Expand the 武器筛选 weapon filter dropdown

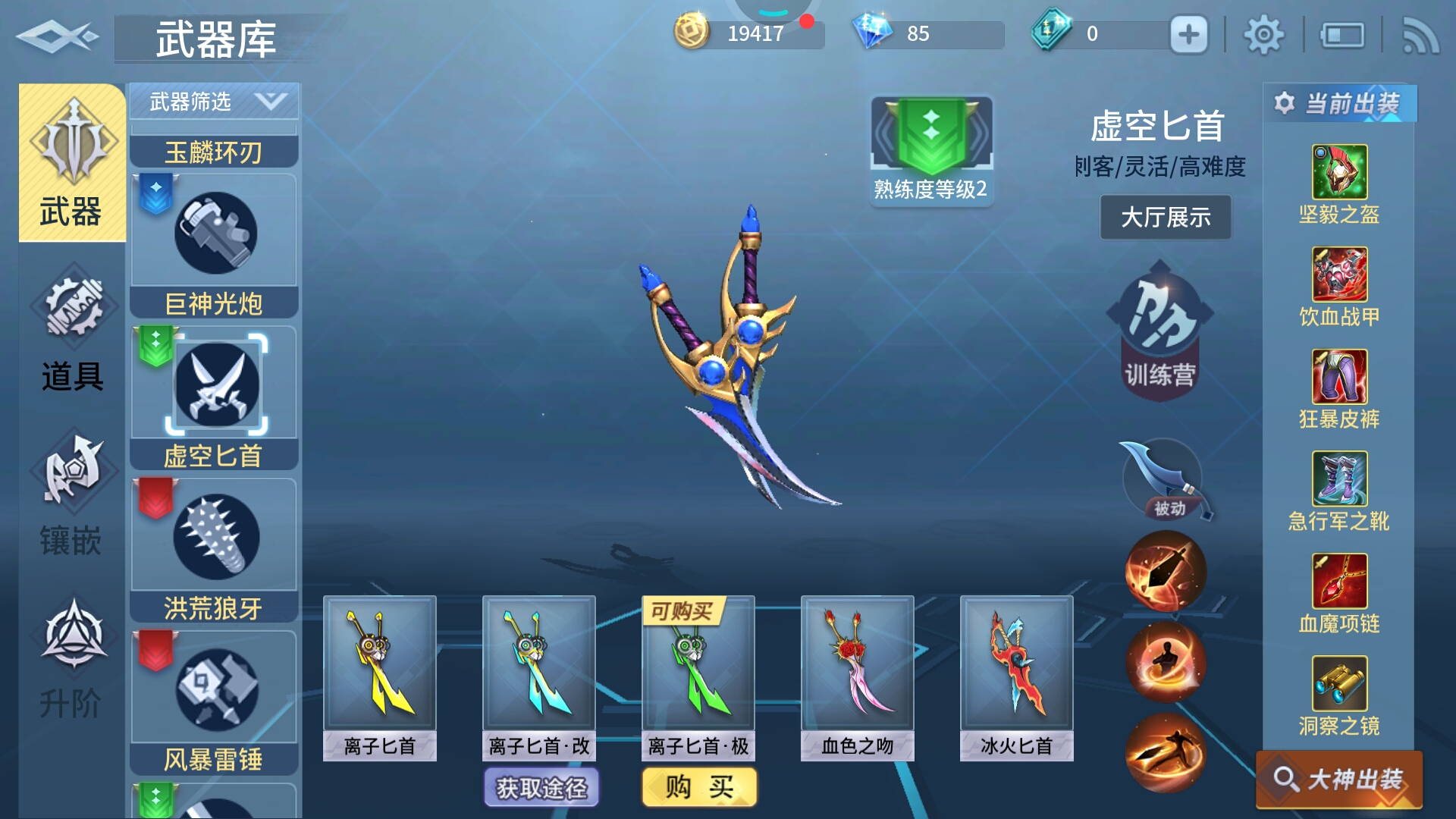coord(215,102)
